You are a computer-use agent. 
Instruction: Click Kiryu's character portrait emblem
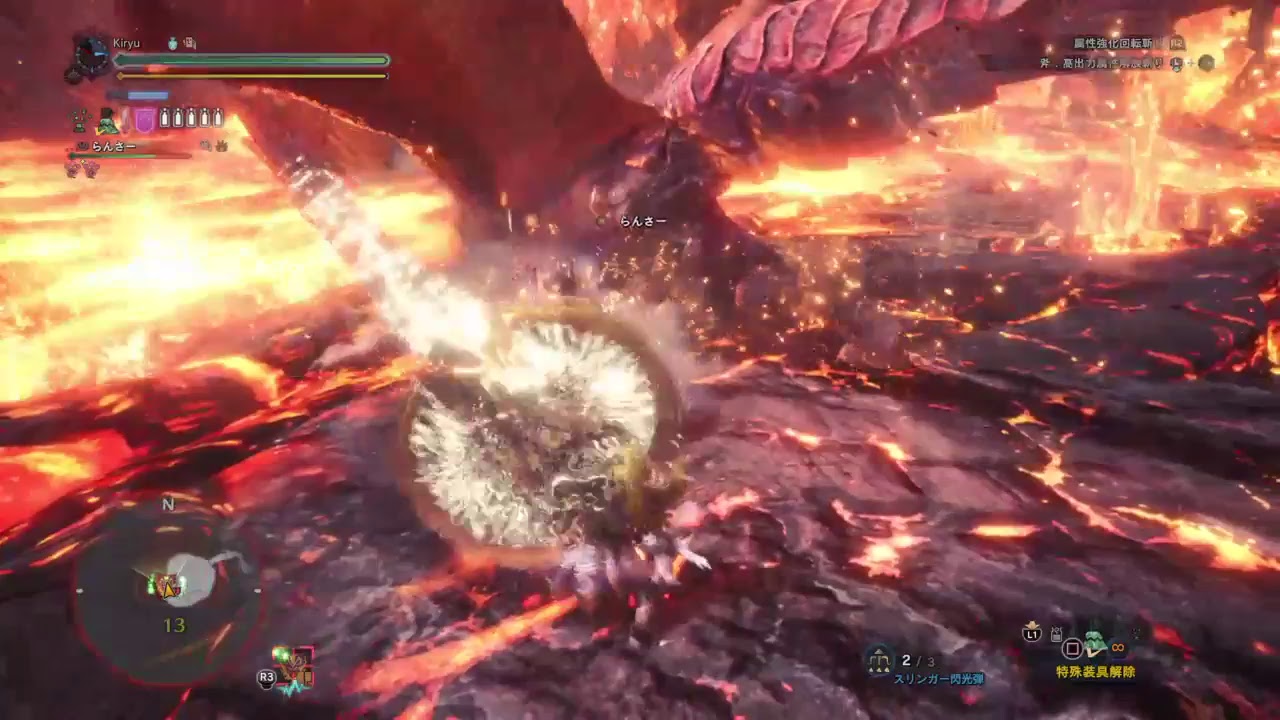[x=90, y=54]
